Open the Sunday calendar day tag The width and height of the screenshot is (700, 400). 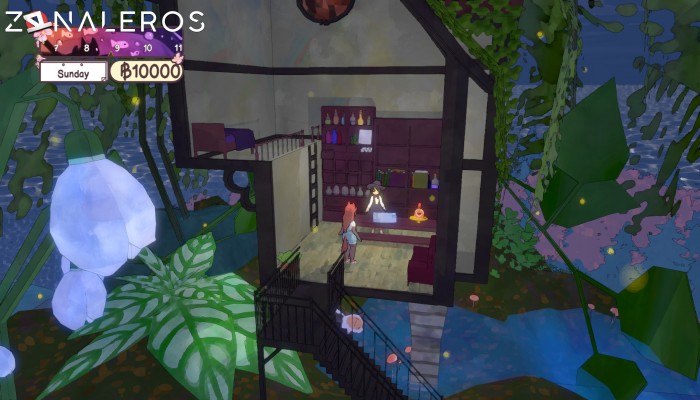click(73, 73)
